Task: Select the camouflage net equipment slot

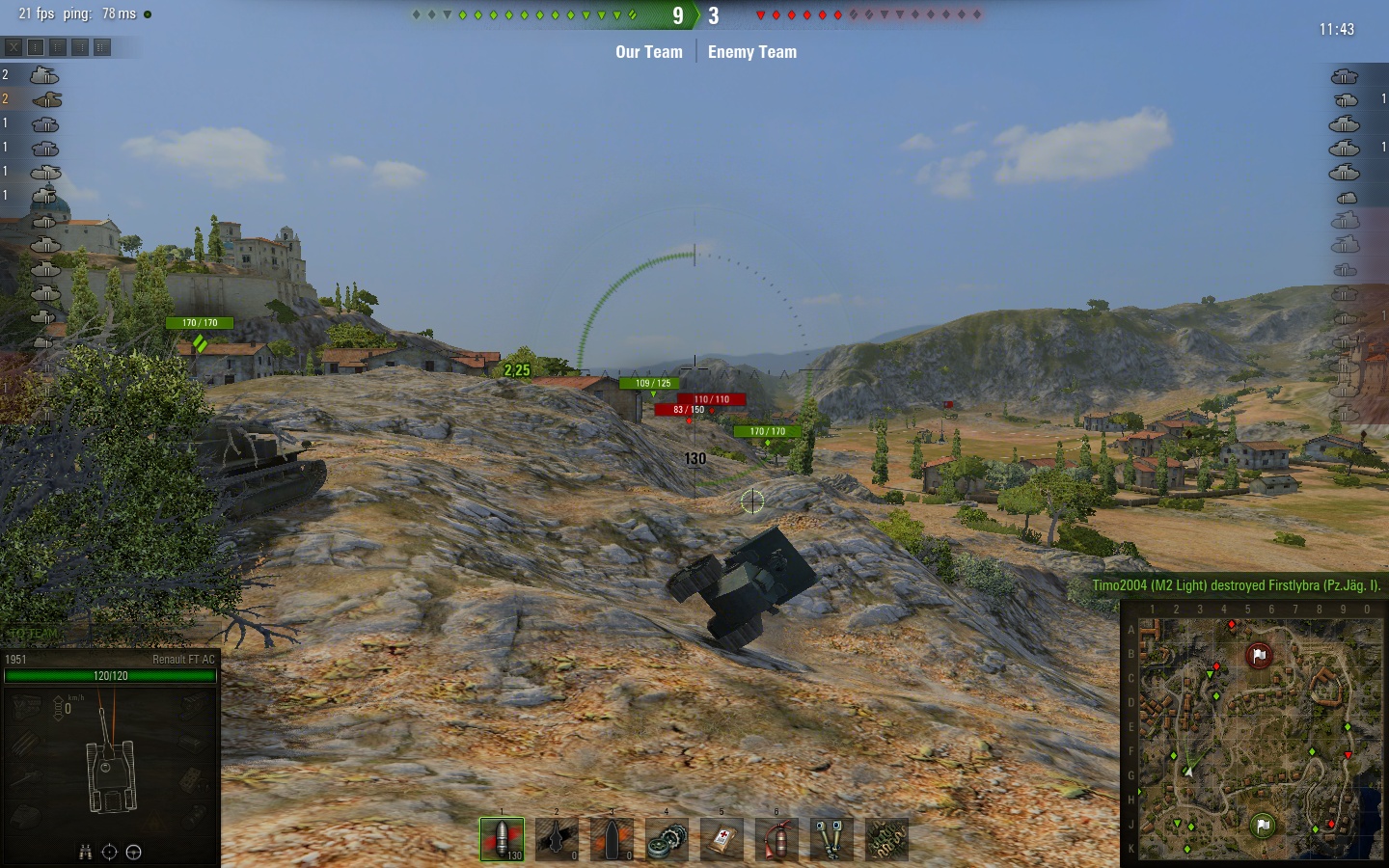Action: coord(886,839)
